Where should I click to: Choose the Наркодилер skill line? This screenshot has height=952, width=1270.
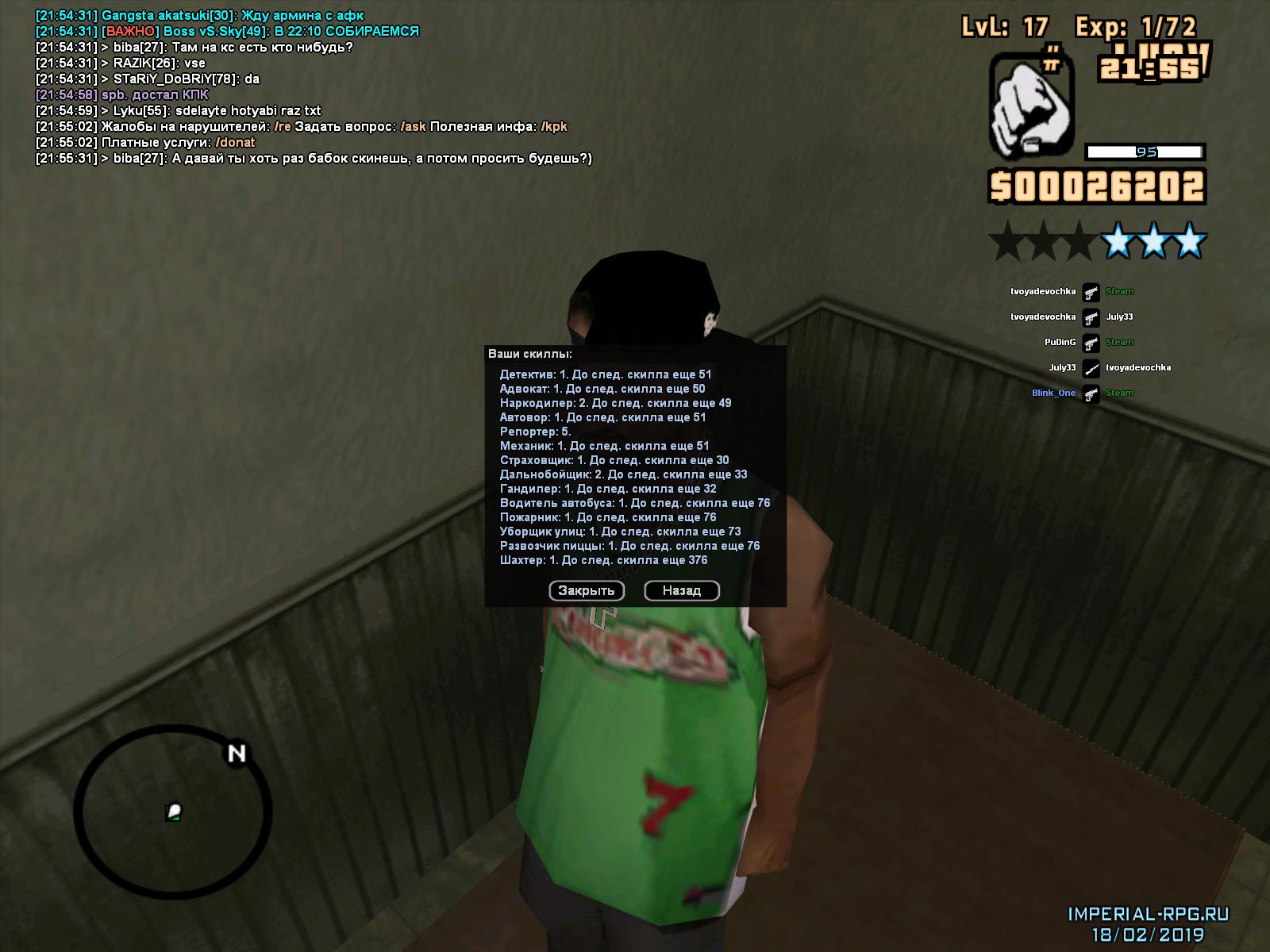(x=615, y=403)
